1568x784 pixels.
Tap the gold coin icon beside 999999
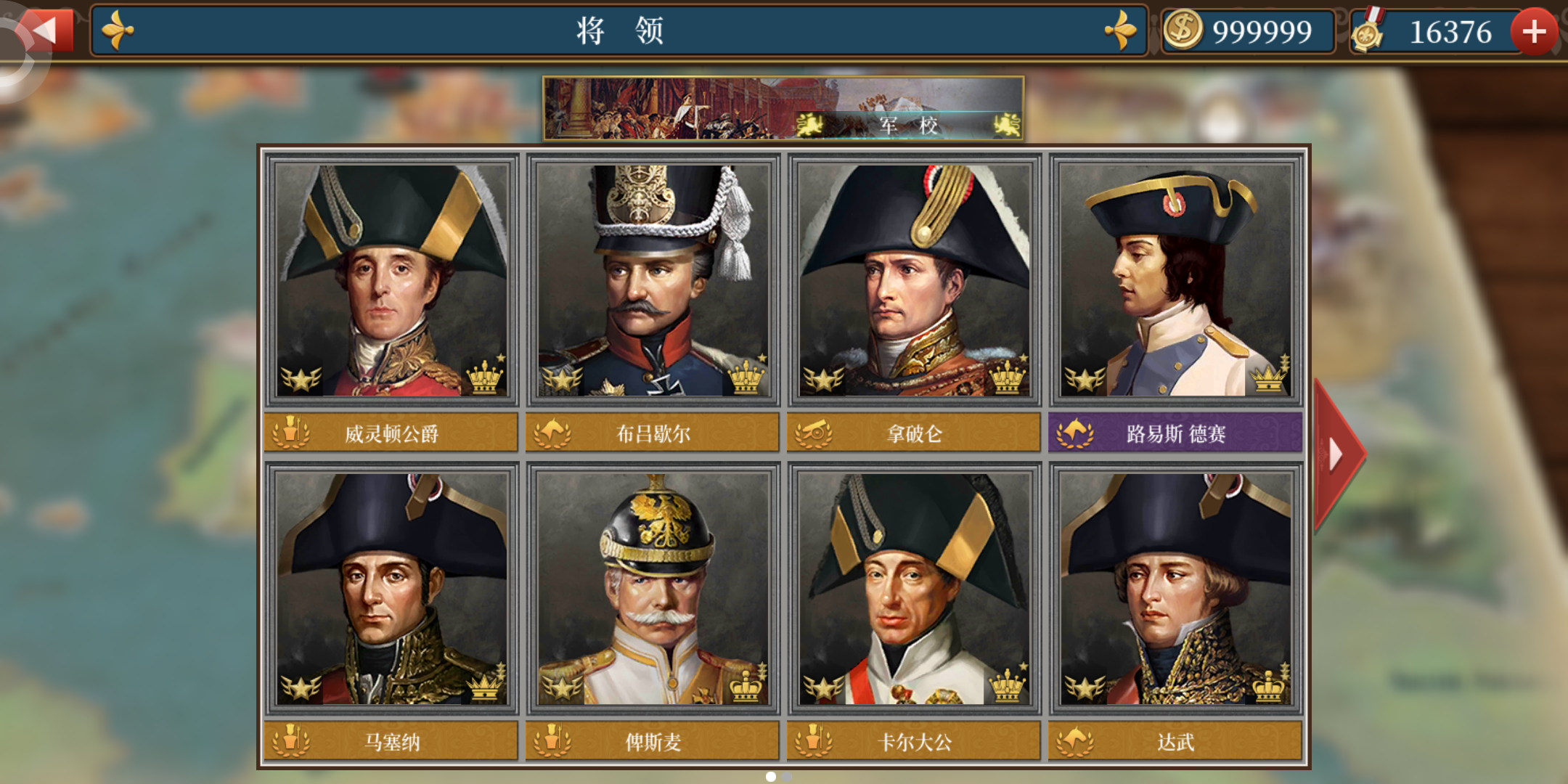tap(1185, 30)
